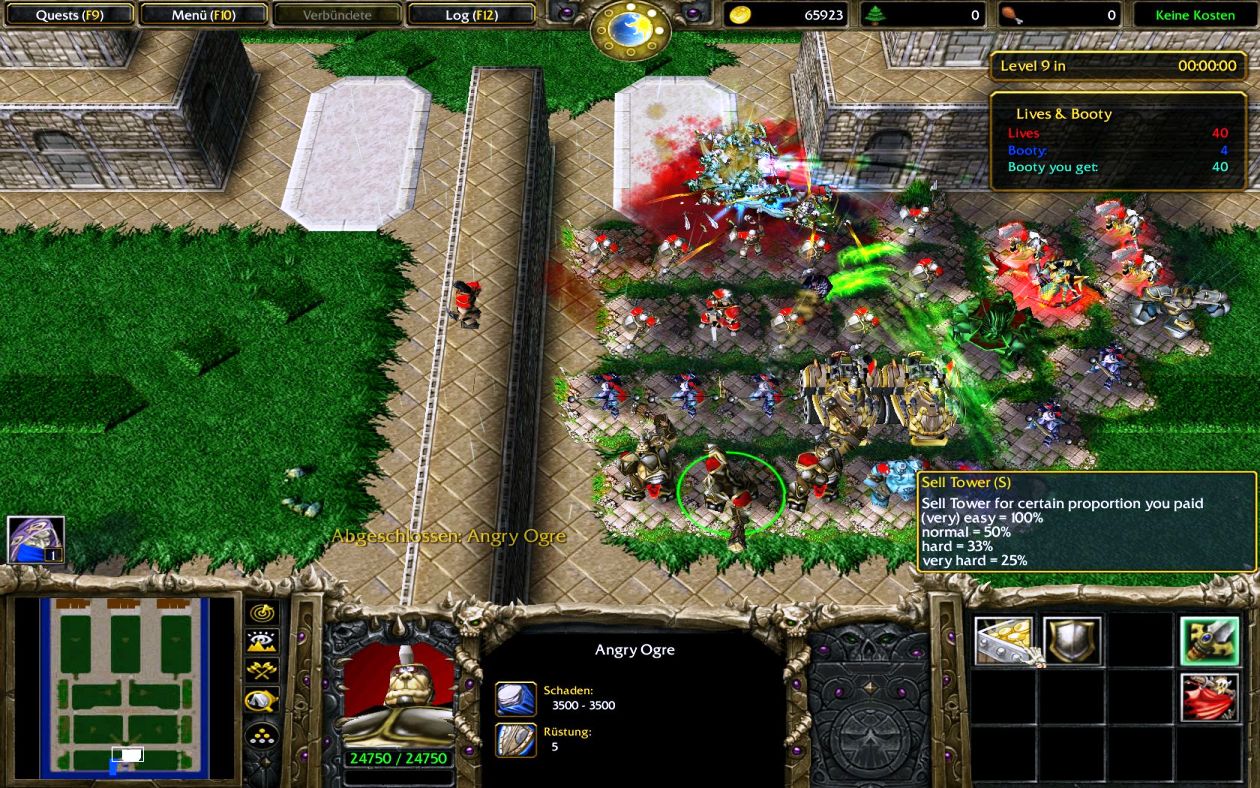Select the hooded hero portrait icon
Screen dimensions: 1260x788
(x=36, y=540)
